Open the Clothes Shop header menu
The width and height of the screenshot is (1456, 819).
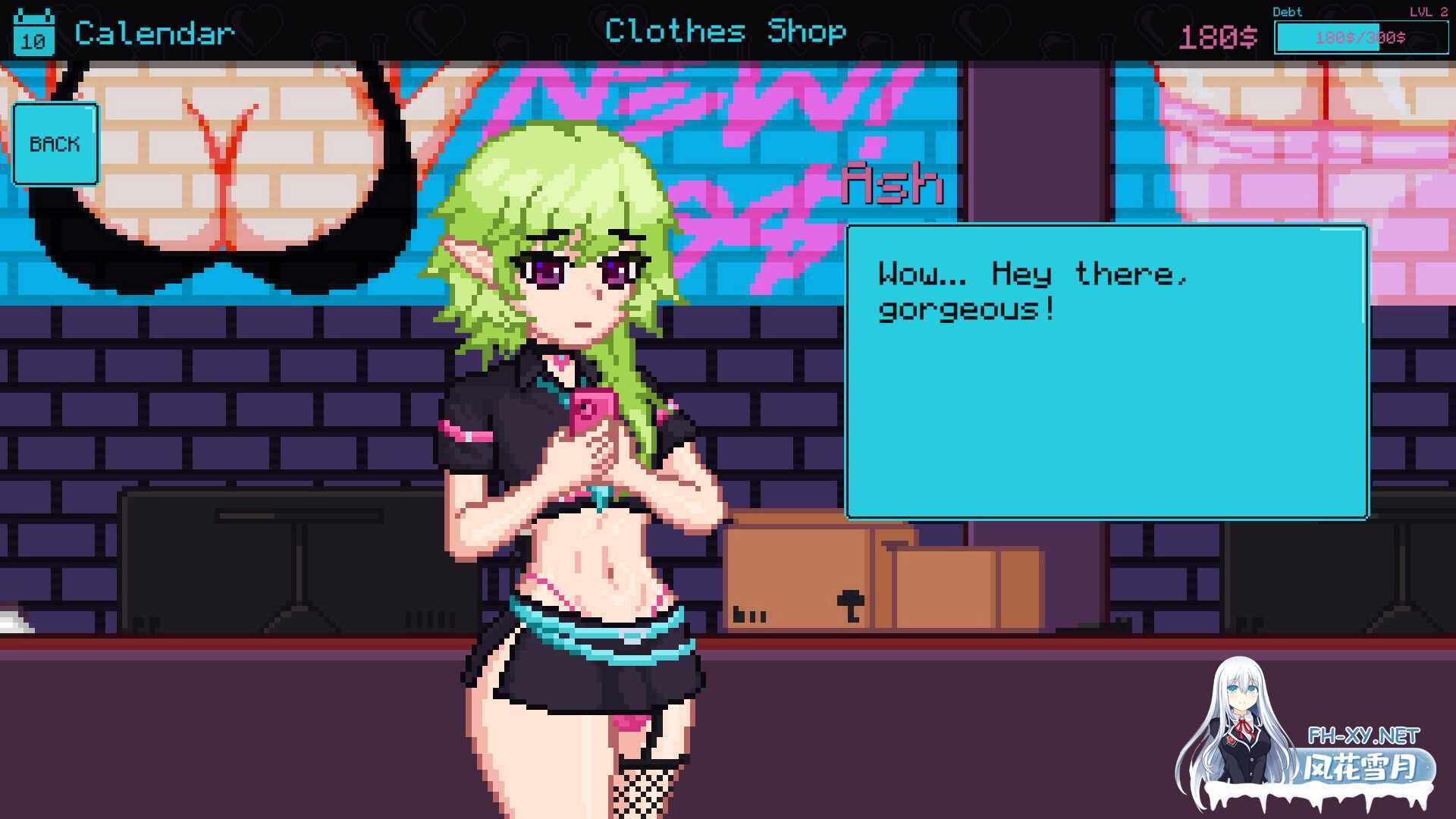pyautogui.click(x=726, y=32)
